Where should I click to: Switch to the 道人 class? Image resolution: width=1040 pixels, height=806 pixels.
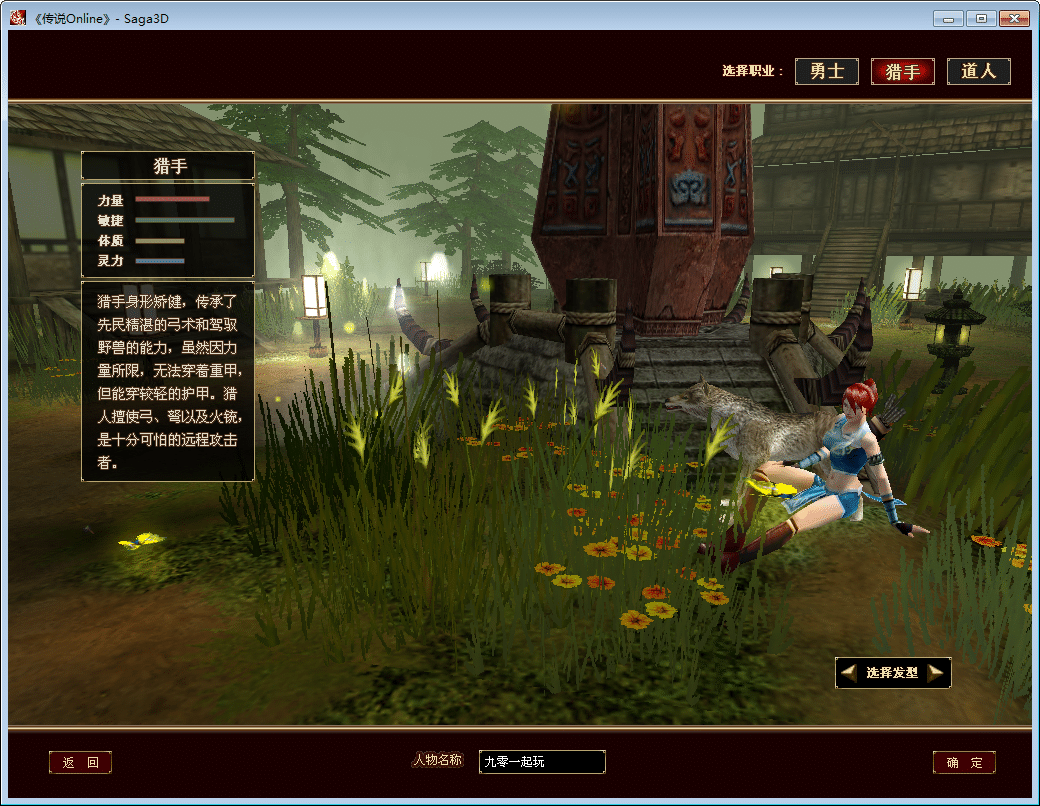979,72
